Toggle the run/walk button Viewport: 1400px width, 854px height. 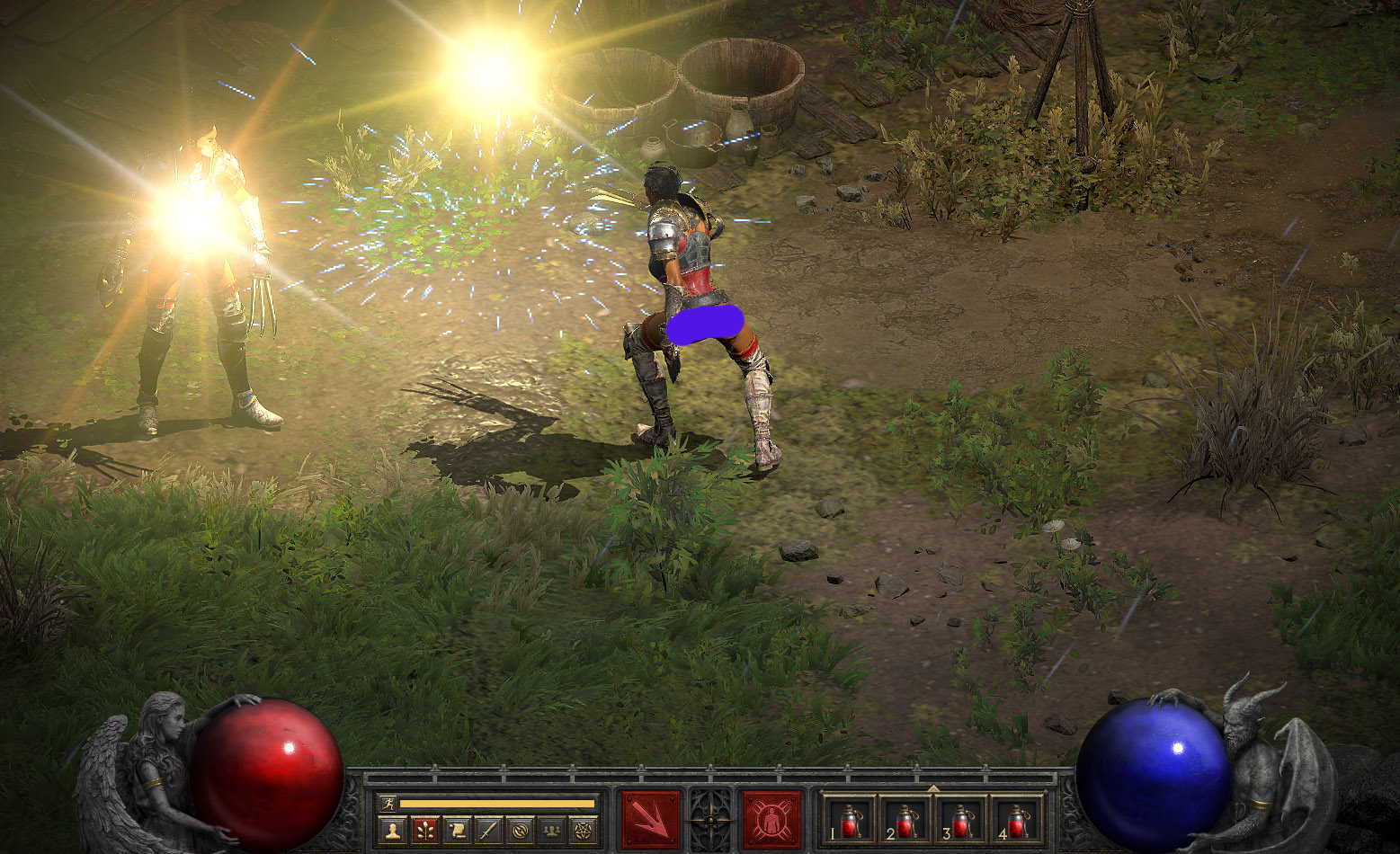tap(388, 803)
